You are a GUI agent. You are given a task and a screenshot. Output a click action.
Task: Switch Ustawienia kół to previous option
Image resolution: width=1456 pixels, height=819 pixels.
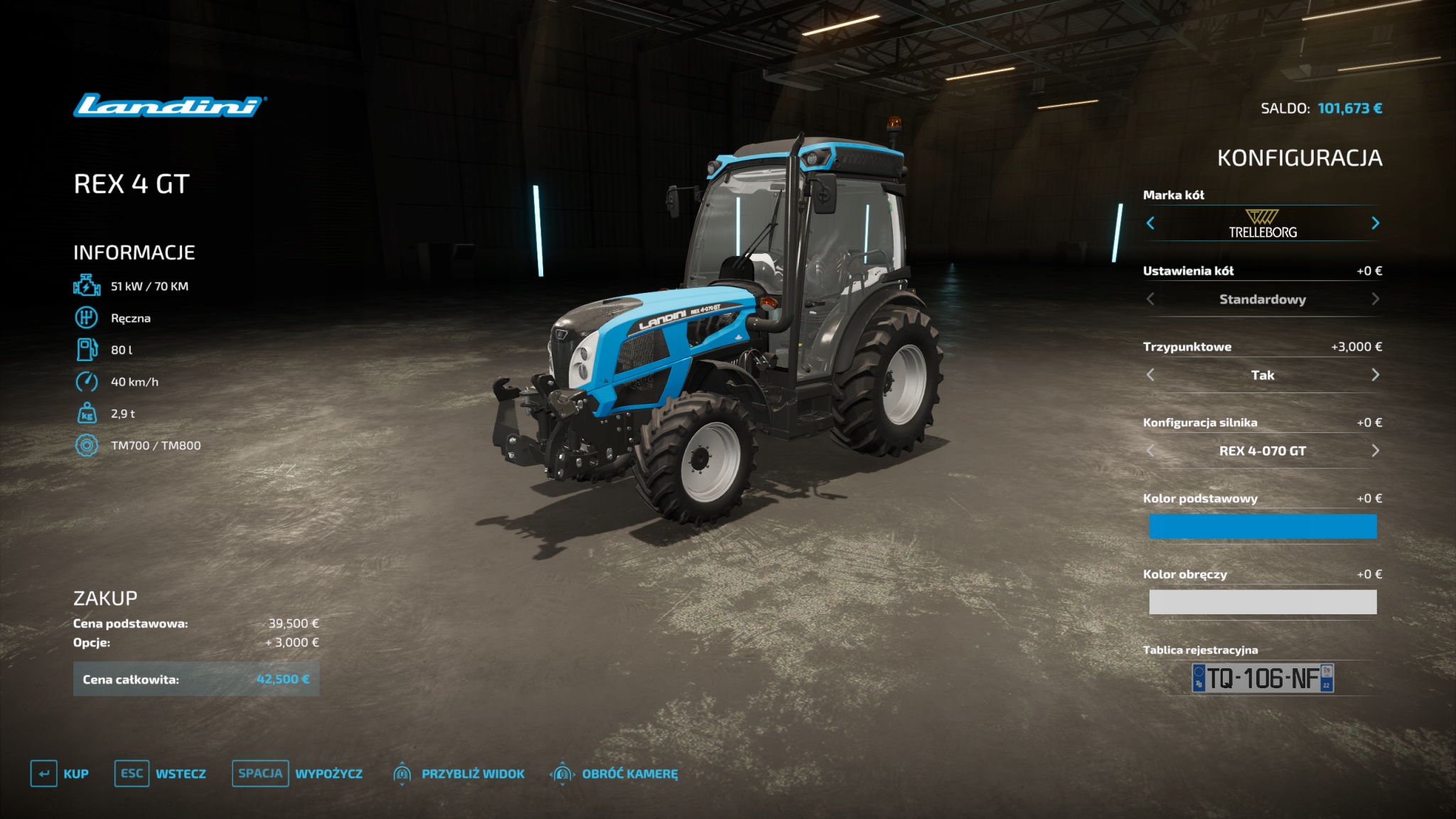point(1150,299)
